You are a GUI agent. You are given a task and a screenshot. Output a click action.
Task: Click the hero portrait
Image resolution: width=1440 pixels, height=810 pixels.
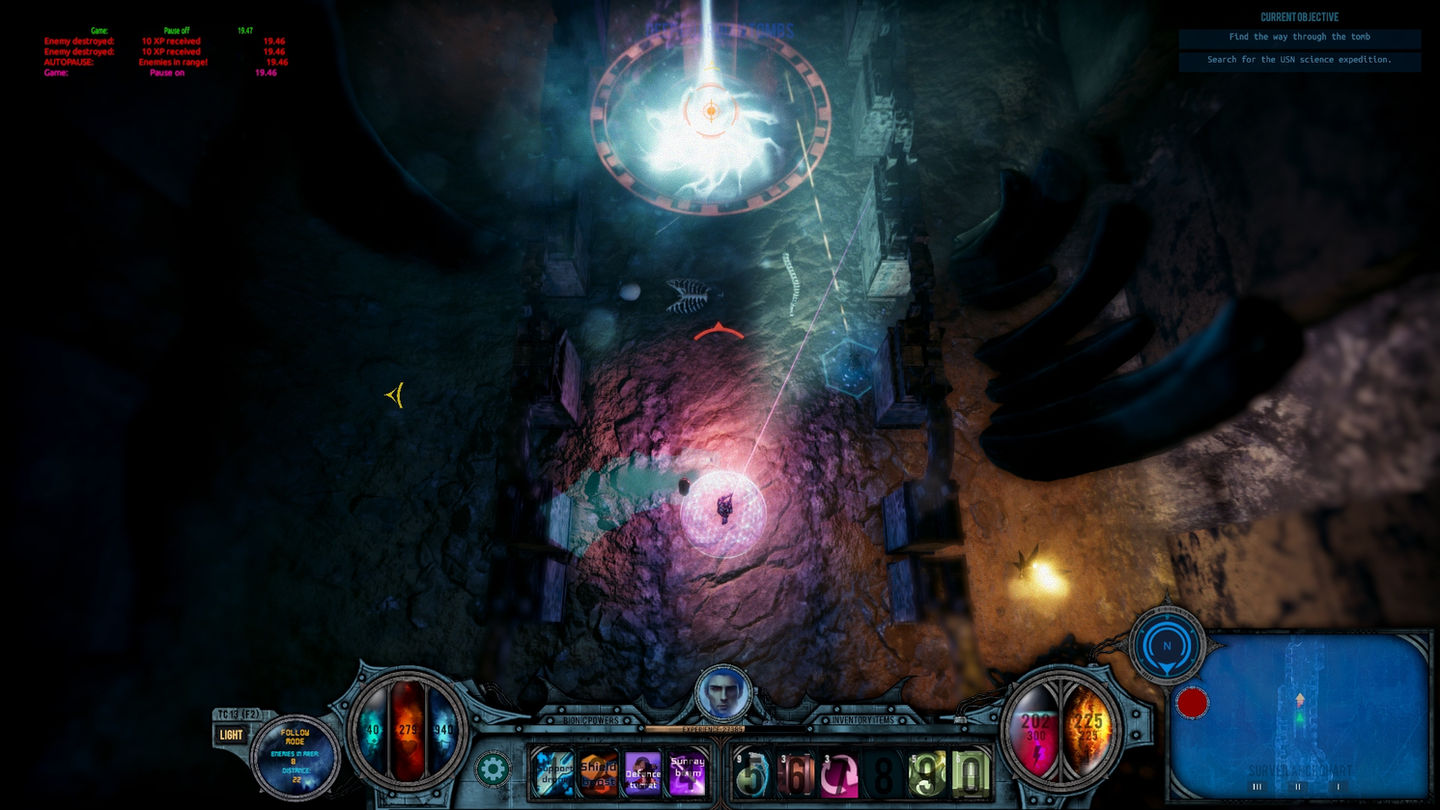point(722,694)
